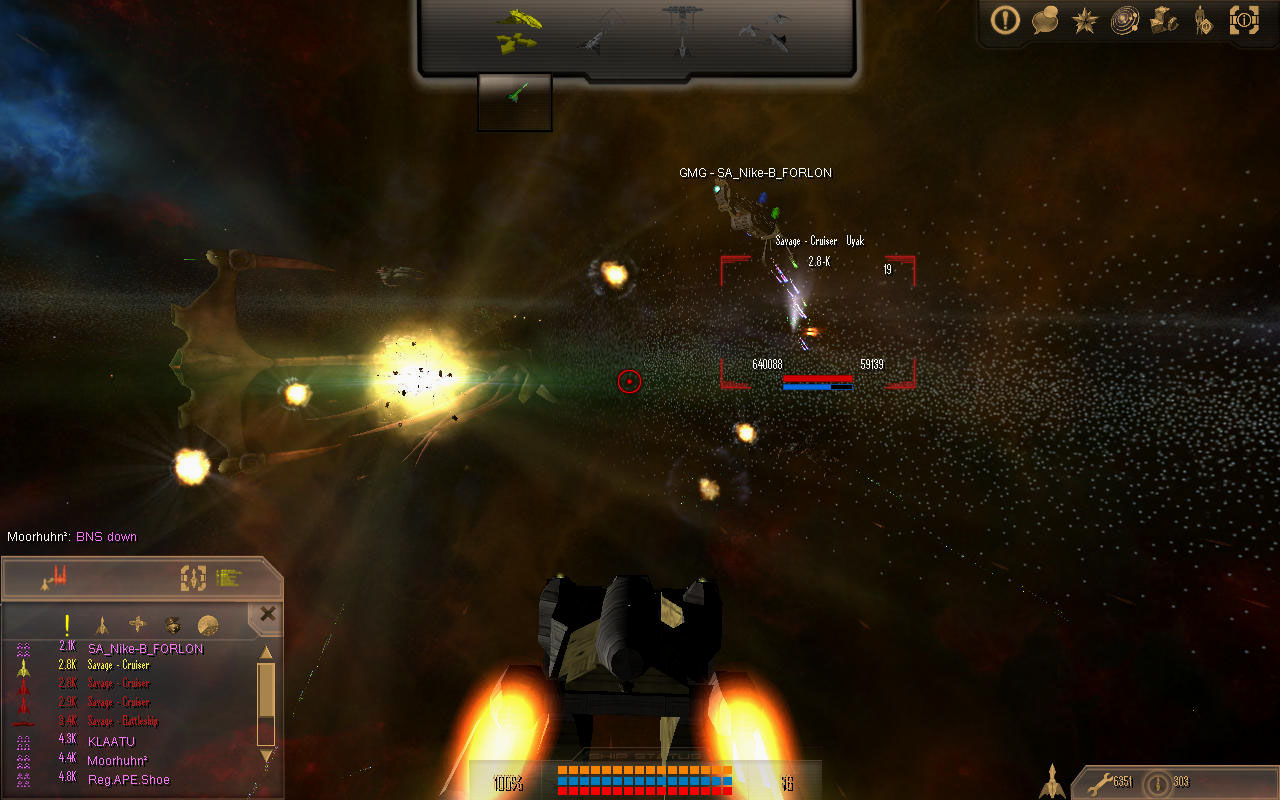The image size is (1280, 800).
Task: Select Savage - Battleship from the contact list
Action: coord(122,721)
